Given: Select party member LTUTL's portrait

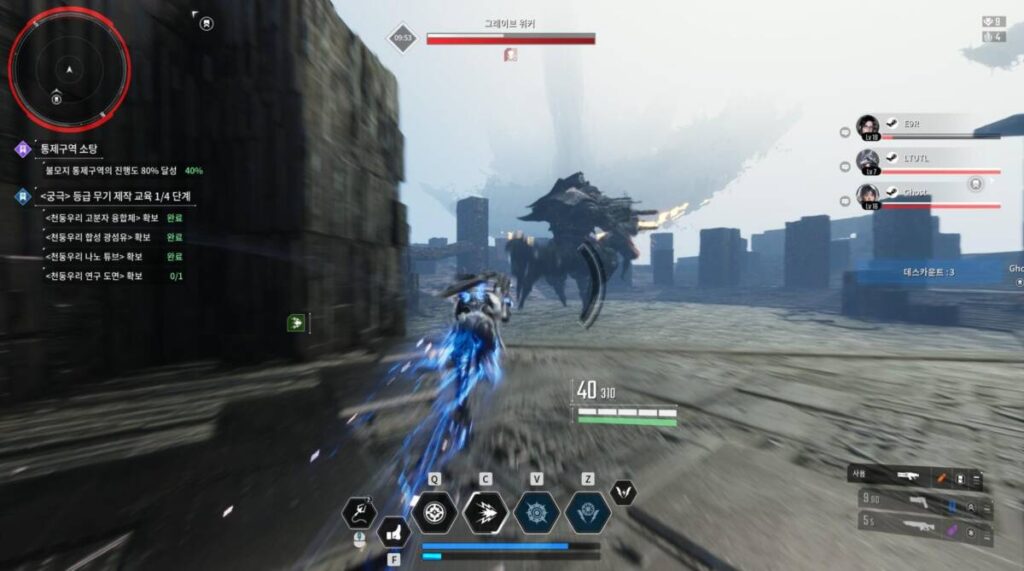Looking at the screenshot, I should (x=867, y=160).
